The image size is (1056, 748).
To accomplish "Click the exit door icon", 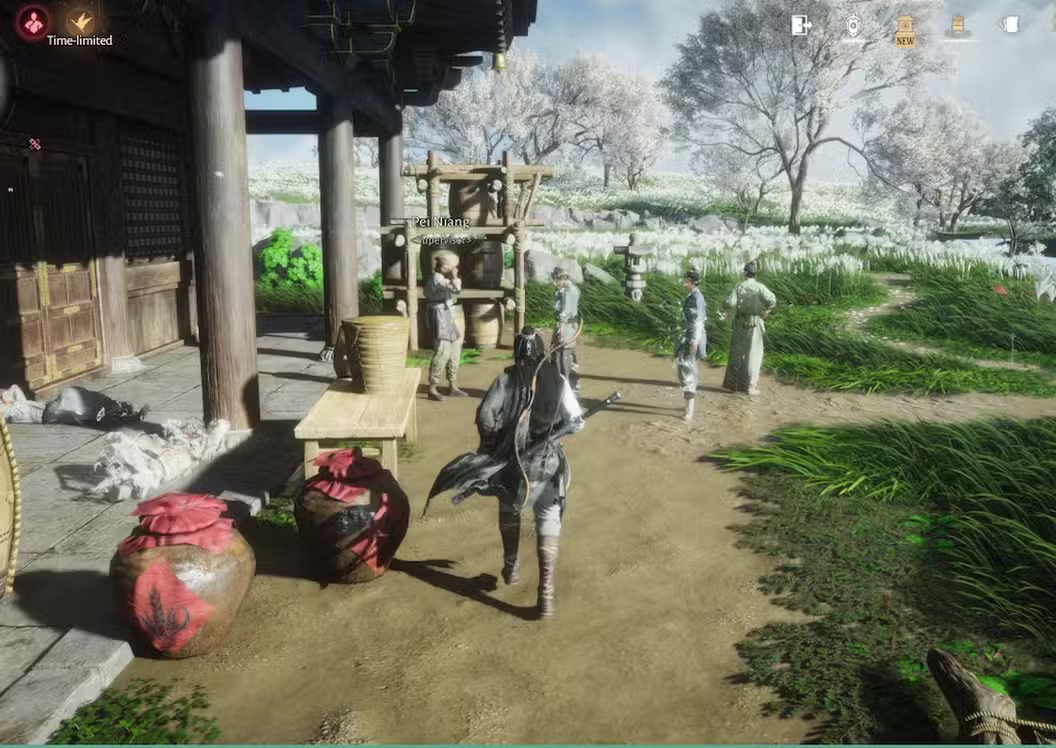I will pos(801,25).
